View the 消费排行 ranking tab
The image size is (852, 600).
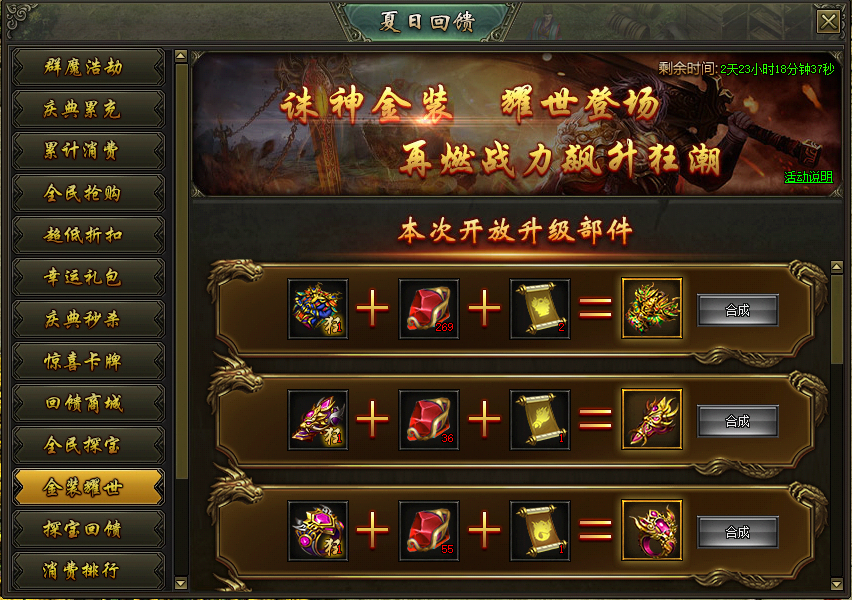tap(88, 571)
